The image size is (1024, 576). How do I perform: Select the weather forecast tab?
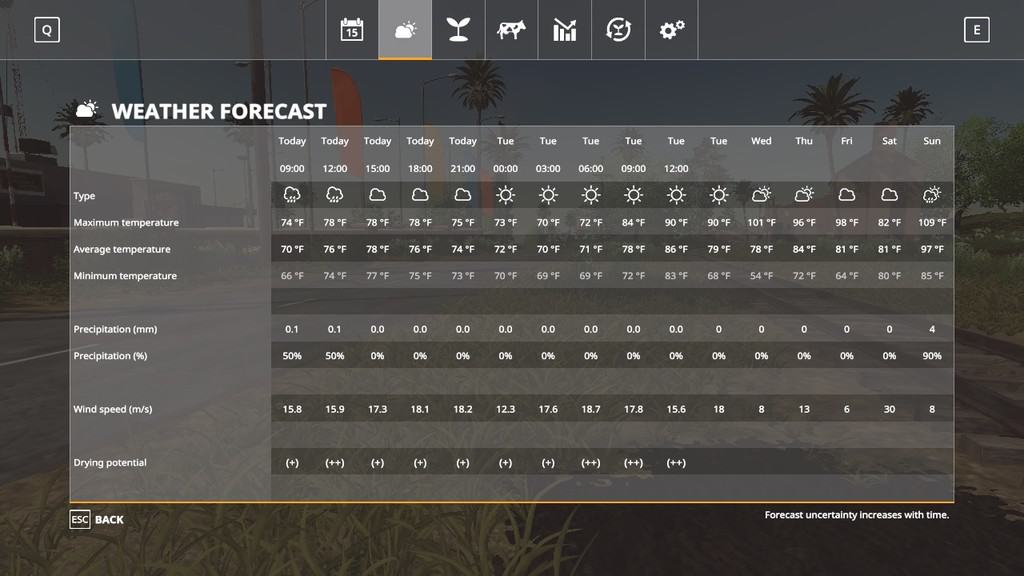[x=405, y=30]
